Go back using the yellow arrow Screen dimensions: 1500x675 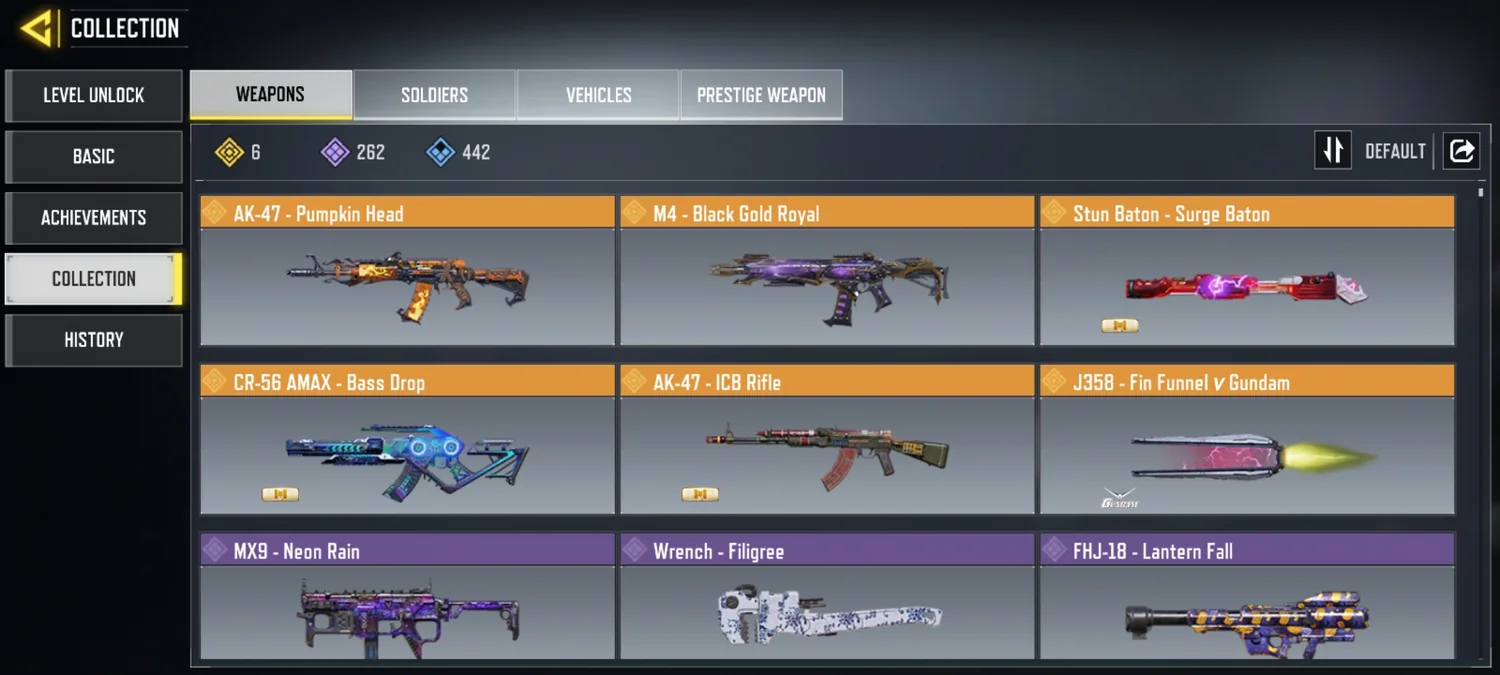point(37,28)
